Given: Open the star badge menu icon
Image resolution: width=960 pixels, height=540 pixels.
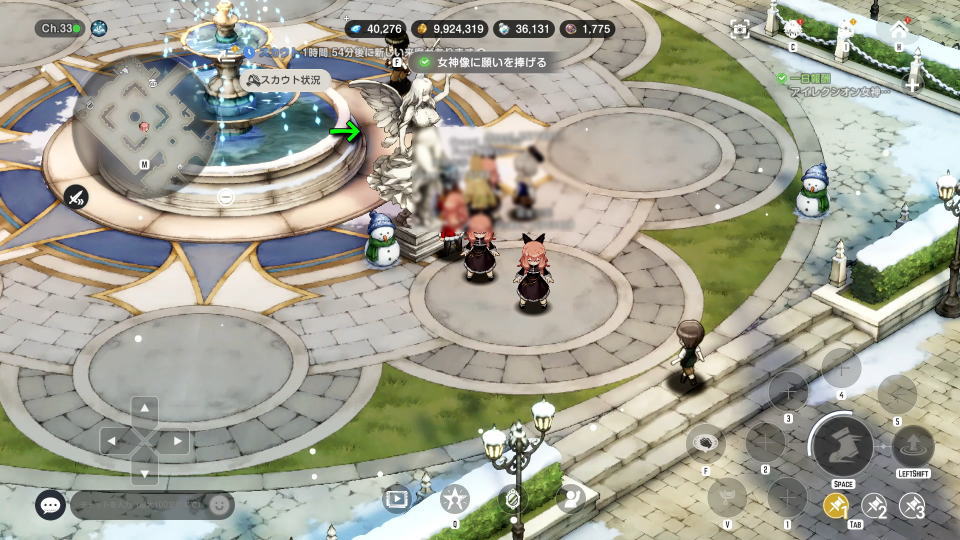Looking at the screenshot, I should (x=455, y=497).
